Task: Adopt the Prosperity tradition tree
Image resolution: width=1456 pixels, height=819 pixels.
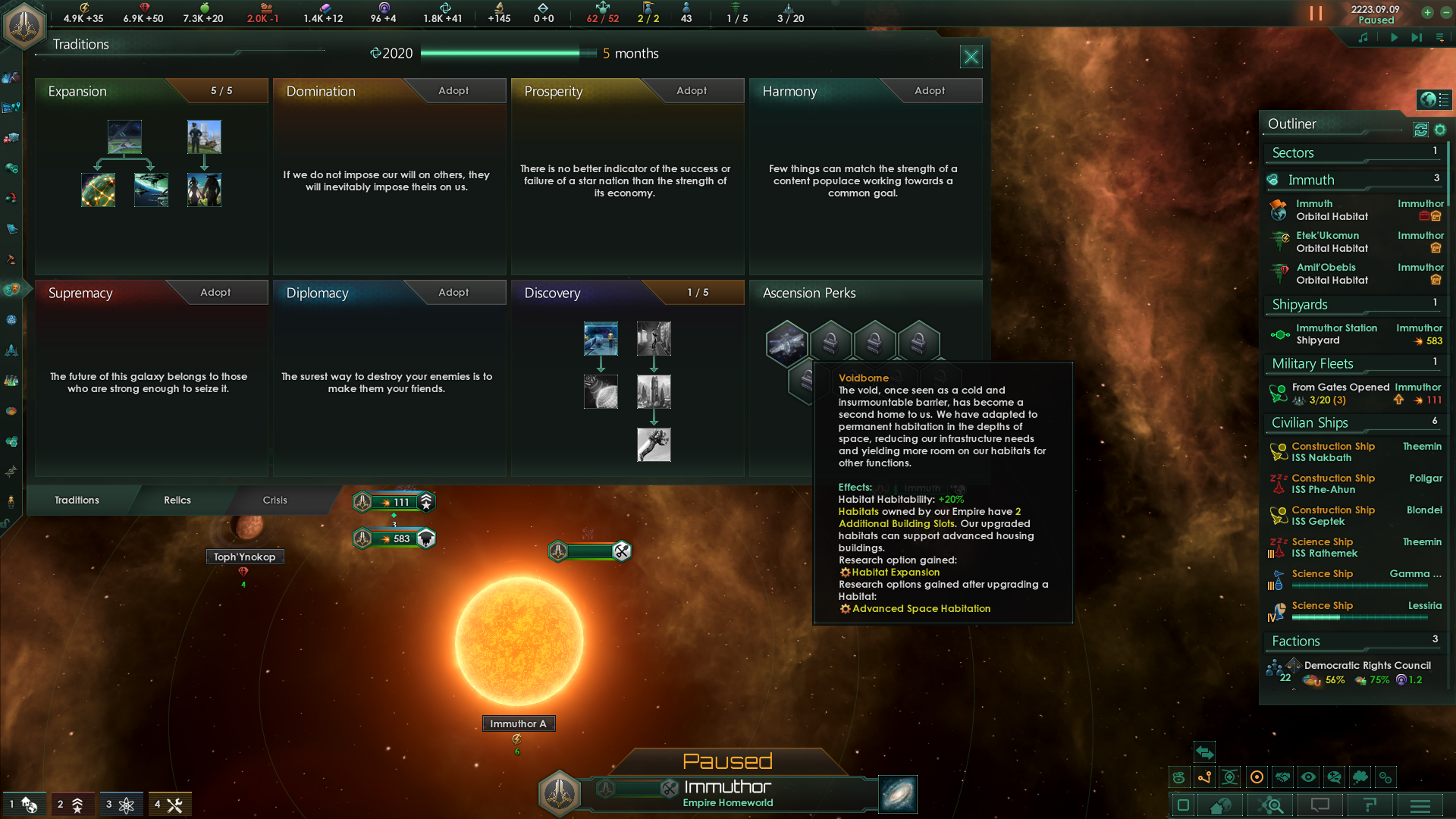Action: click(x=690, y=90)
